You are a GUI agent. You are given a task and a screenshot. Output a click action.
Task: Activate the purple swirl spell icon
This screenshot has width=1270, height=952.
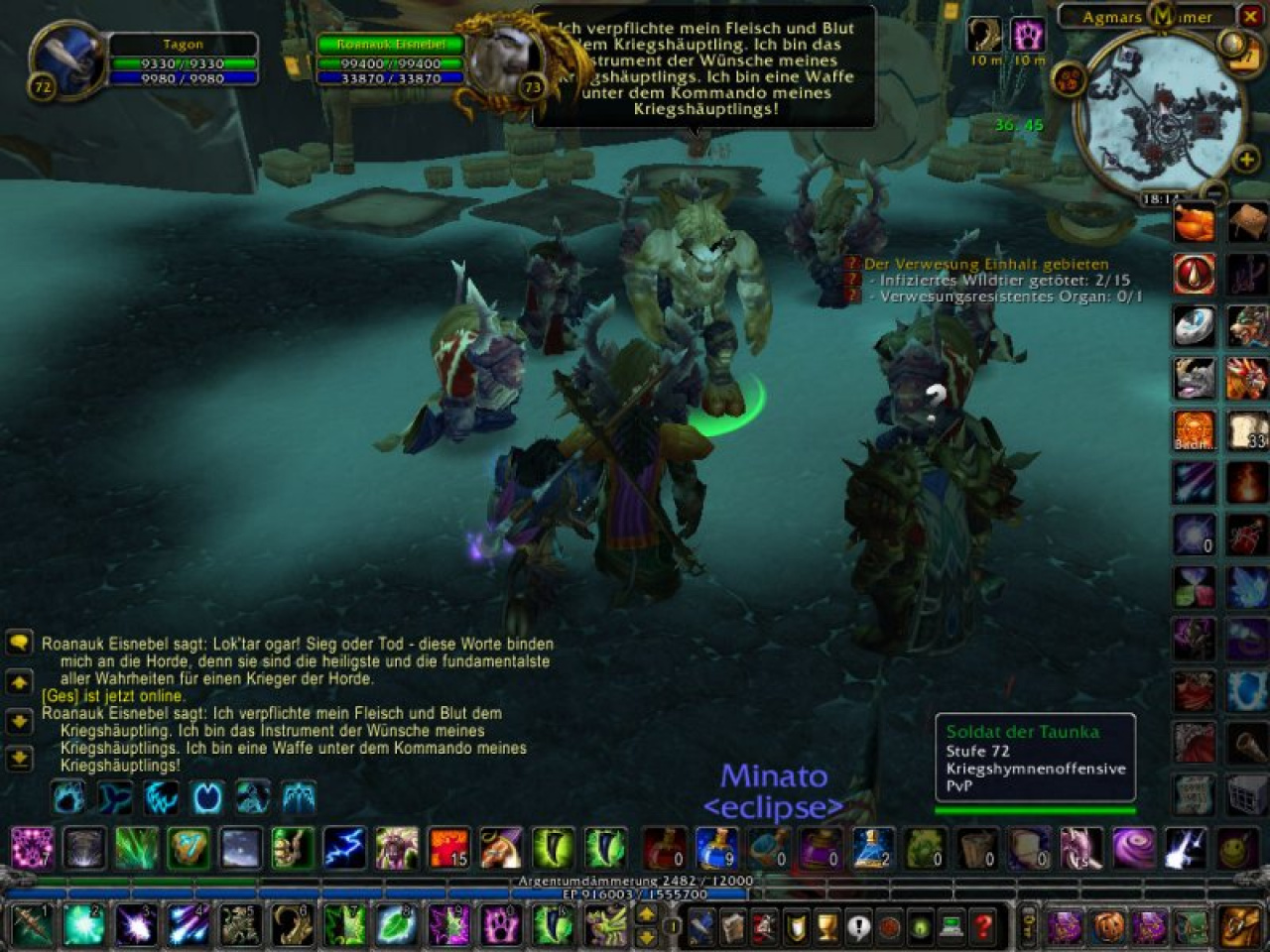pyautogui.click(x=1133, y=846)
